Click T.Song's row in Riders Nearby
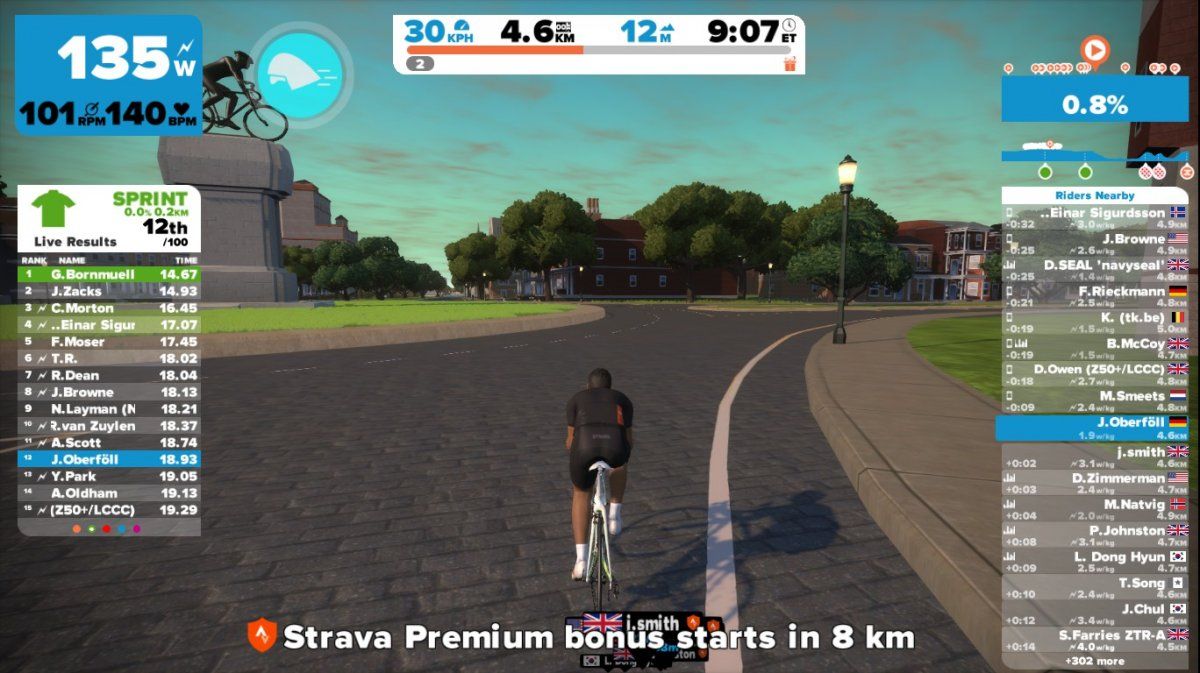The image size is (1200, 673). pyautogui.click(x=1095, y=588)
